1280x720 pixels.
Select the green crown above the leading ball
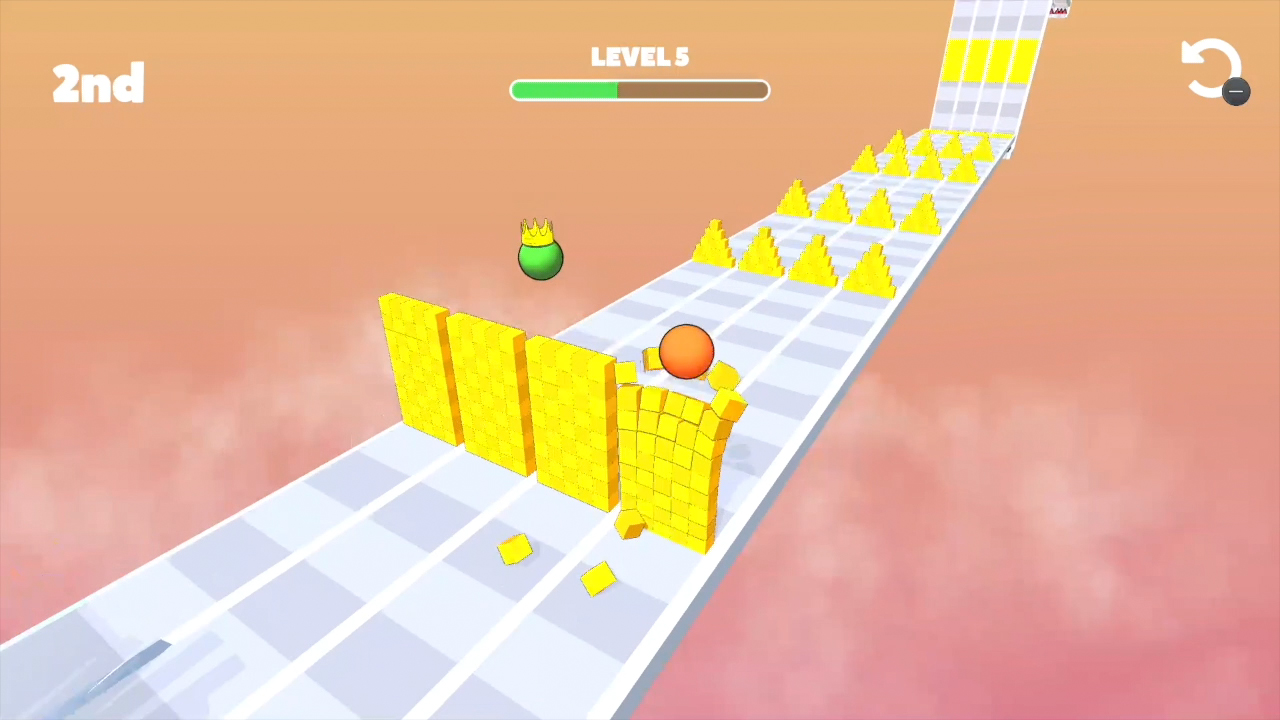pyautogui.click(x=539, y=230)
